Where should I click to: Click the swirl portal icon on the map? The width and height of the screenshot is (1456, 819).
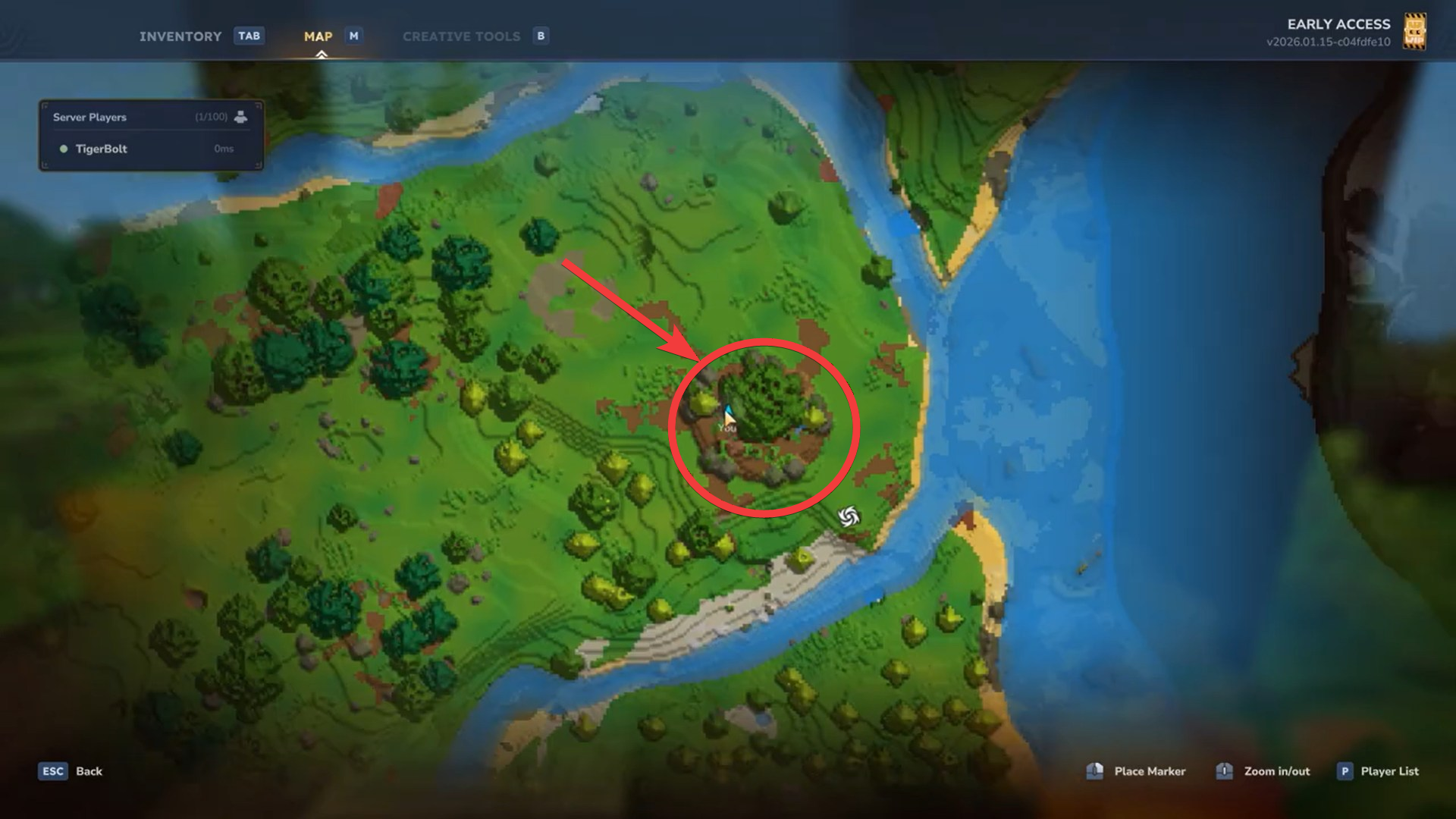click(849, 515)
